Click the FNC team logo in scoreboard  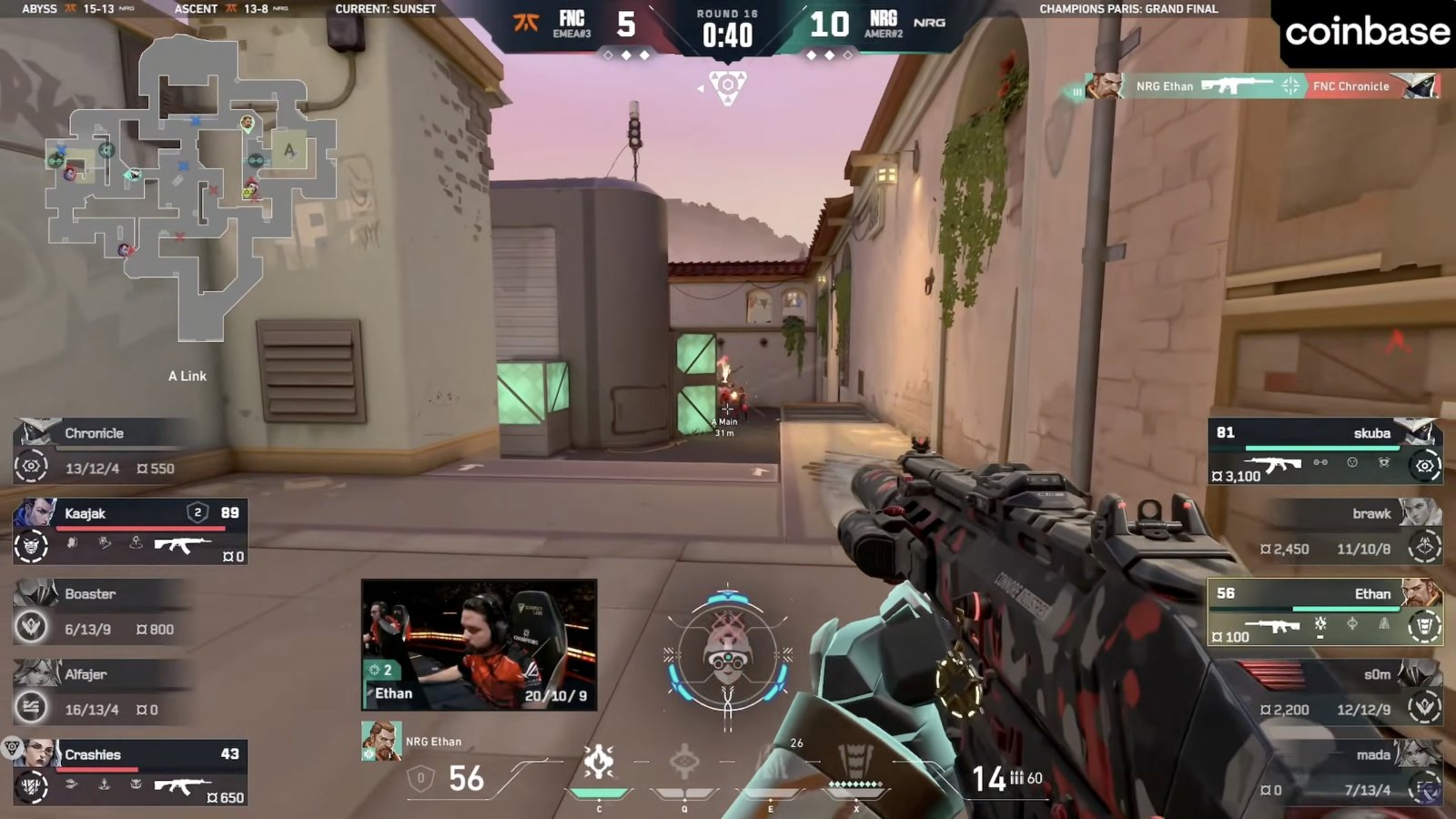pyautogui.click(x=526, y=24)
